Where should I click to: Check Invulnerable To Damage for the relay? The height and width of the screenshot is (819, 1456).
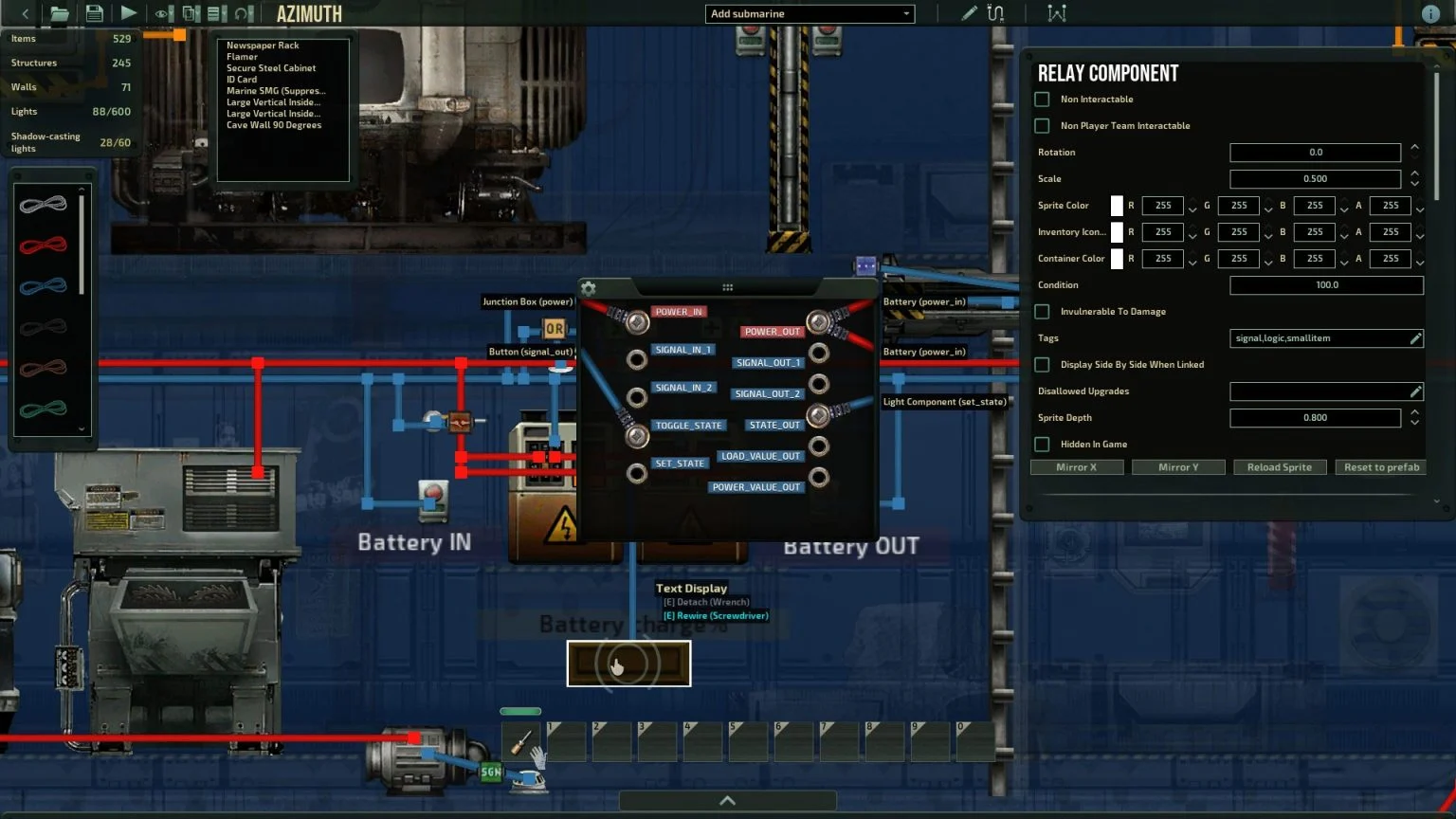pos(1042,311)
